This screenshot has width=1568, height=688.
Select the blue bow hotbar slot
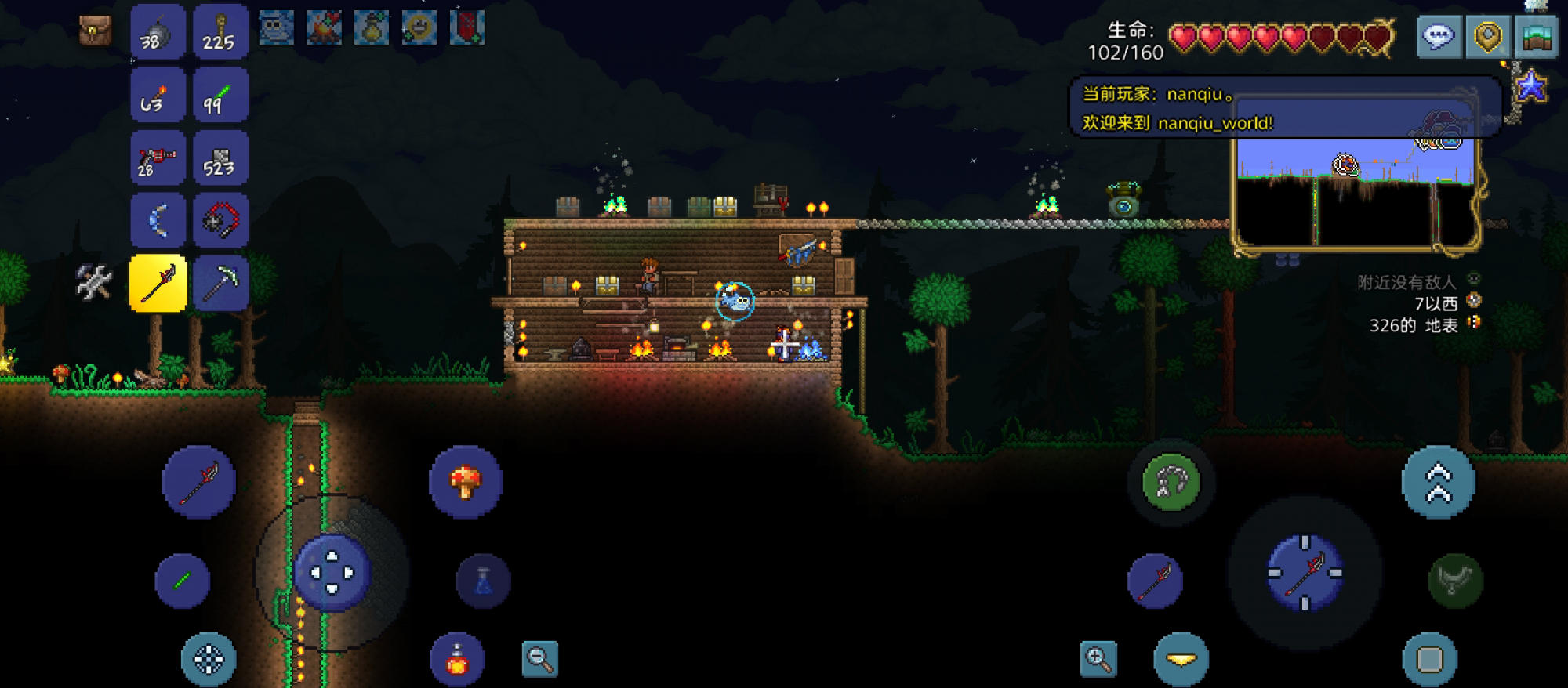pyautogui.click(x=158, y=220)
